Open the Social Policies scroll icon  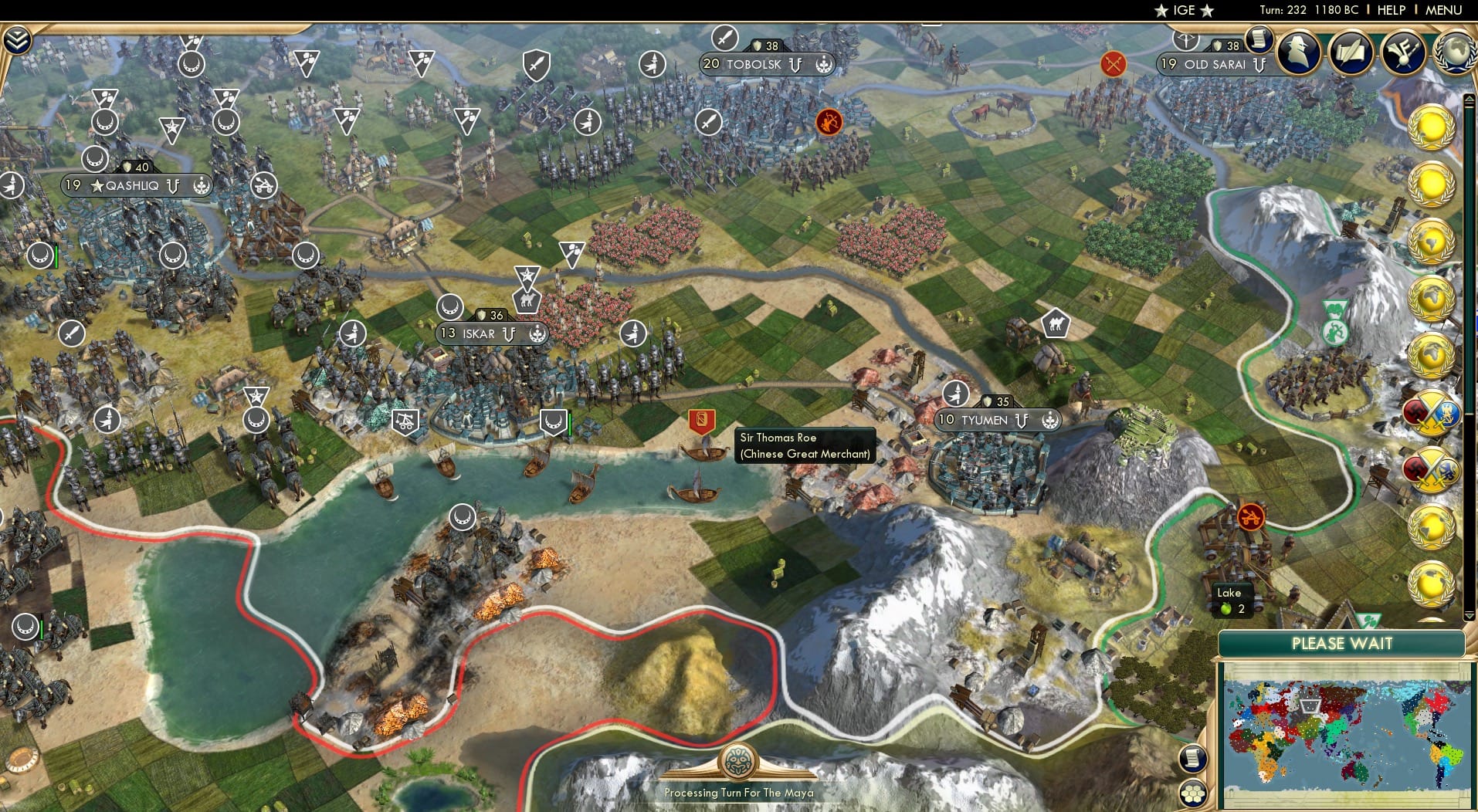(x=1353, y=53)
